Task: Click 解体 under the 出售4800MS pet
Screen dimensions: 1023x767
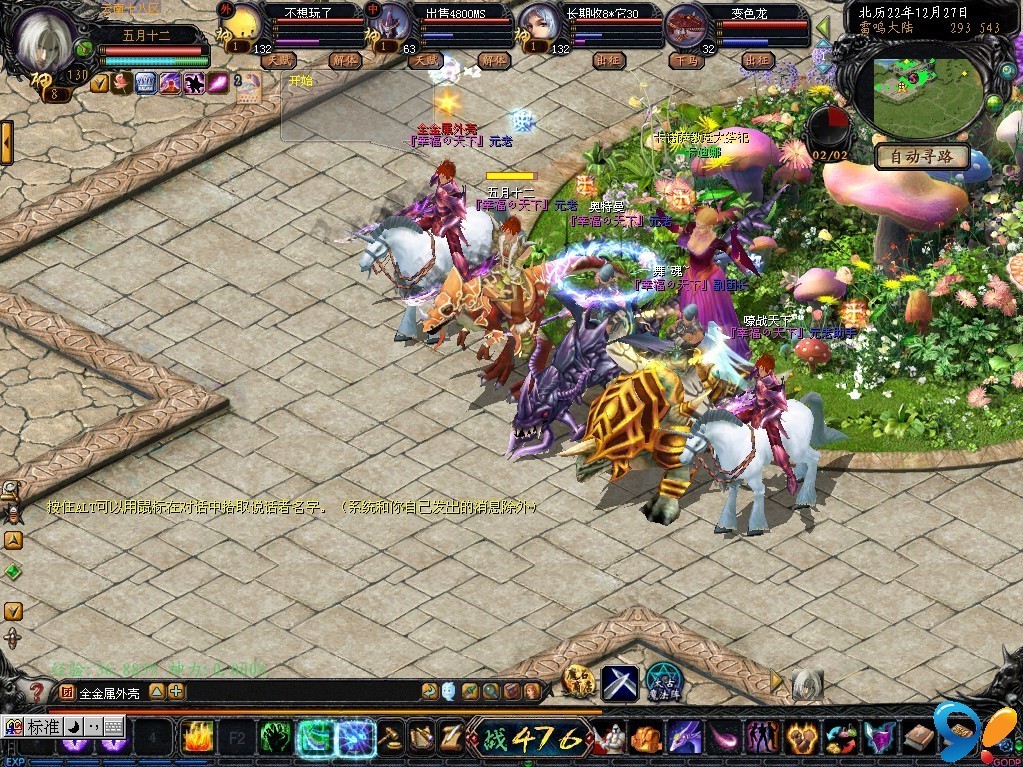Action: click(x=493, y=60)
